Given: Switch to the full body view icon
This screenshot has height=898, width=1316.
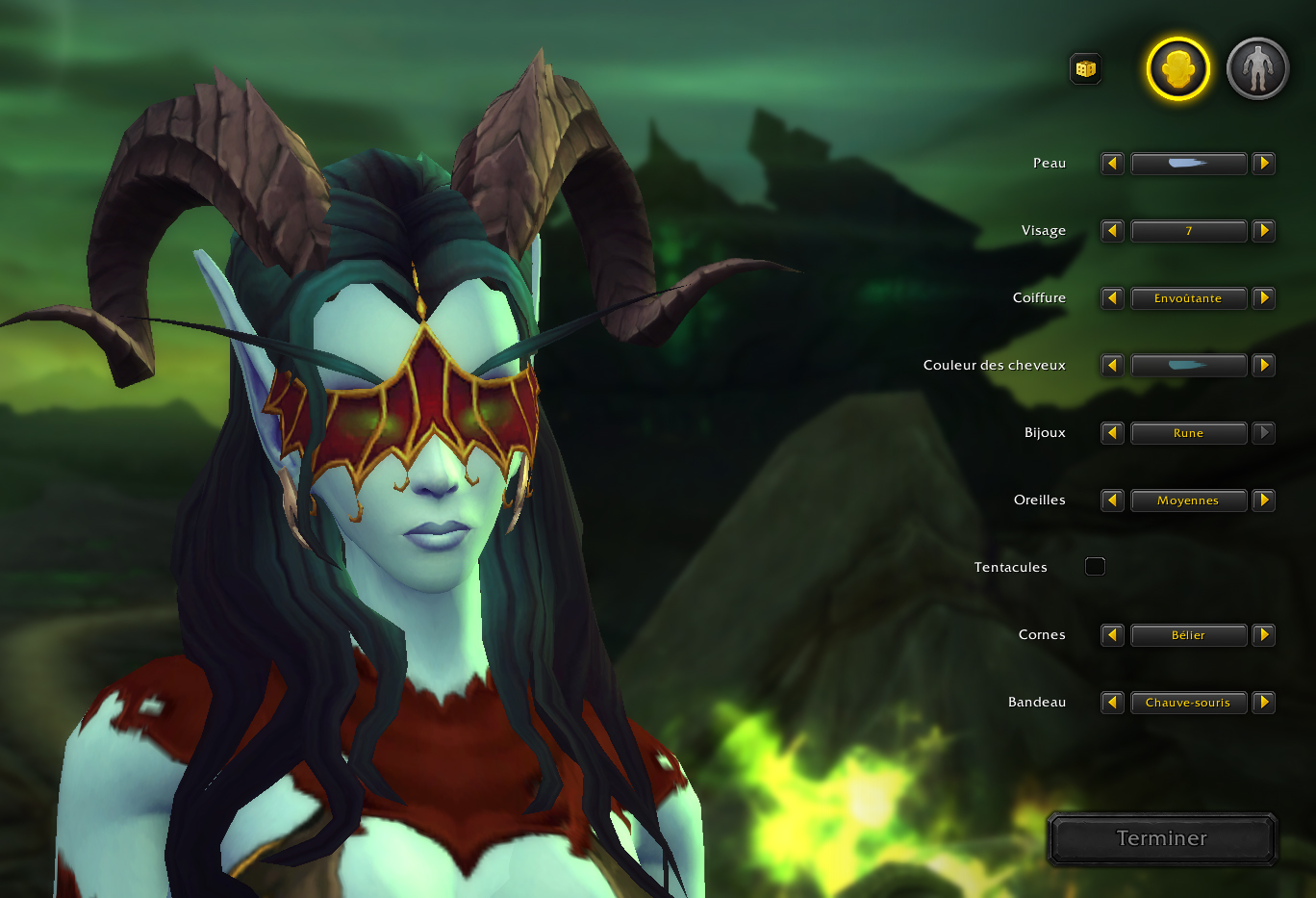Looking at the screenshot, I should [1256, 67].
